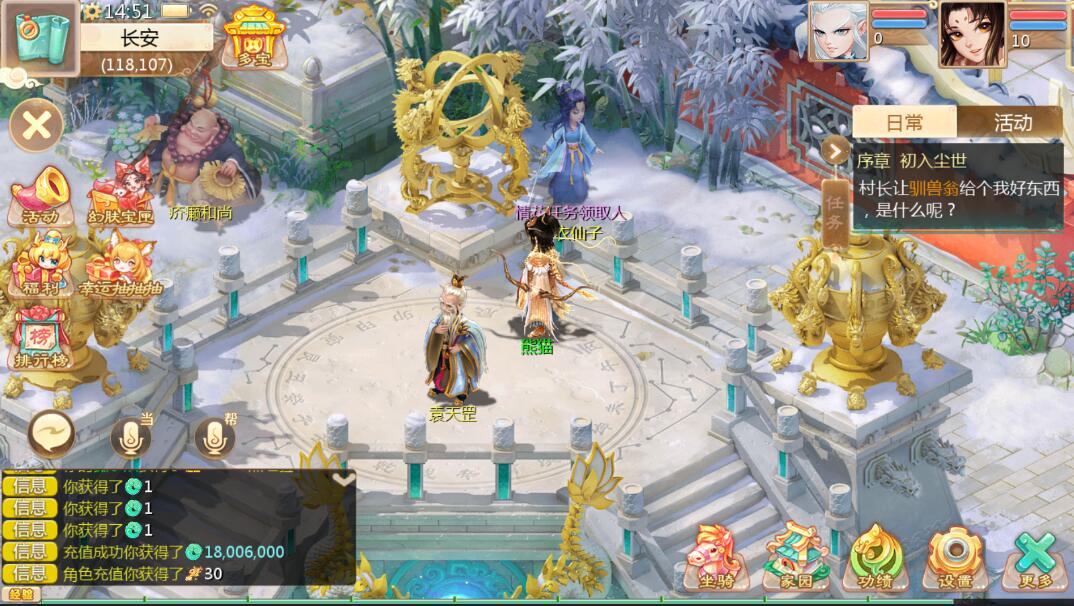This screenshot has width=1074, height=606.
Task: Open the 幻肤宝匣 treasure box
Action: pos(121,196)
